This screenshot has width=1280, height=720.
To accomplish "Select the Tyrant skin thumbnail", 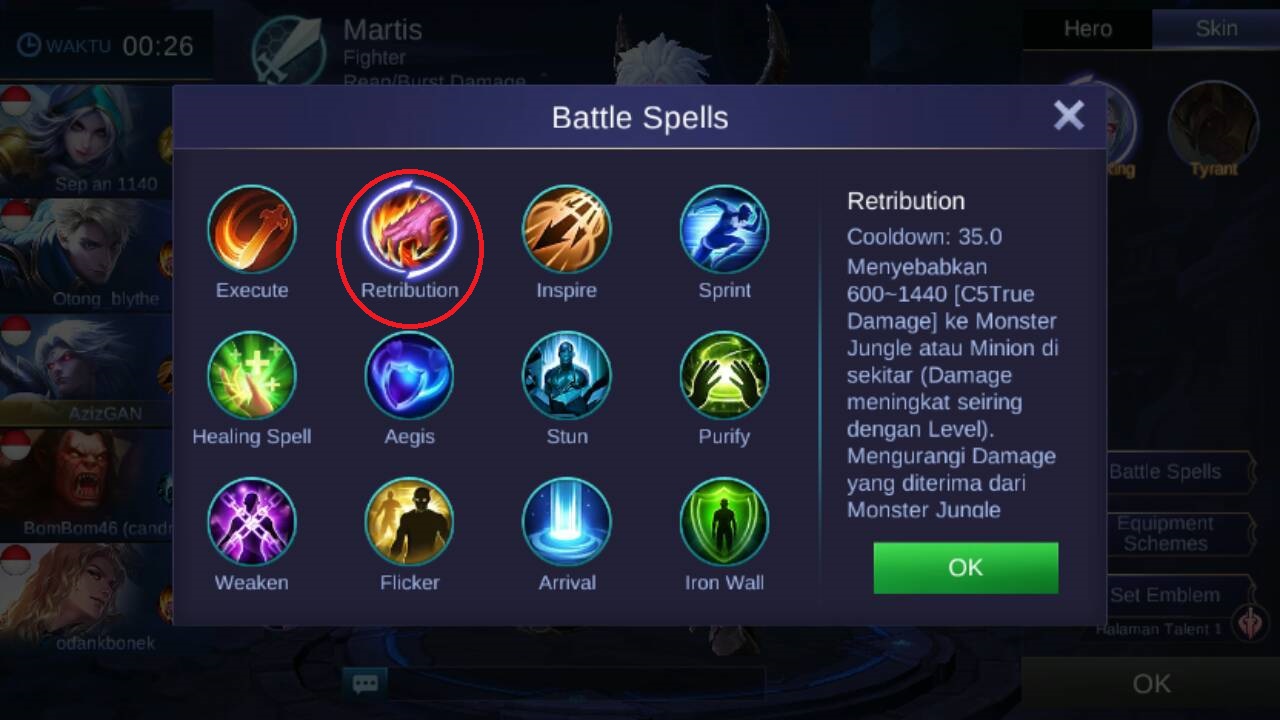I will [x=1213, y=125].
